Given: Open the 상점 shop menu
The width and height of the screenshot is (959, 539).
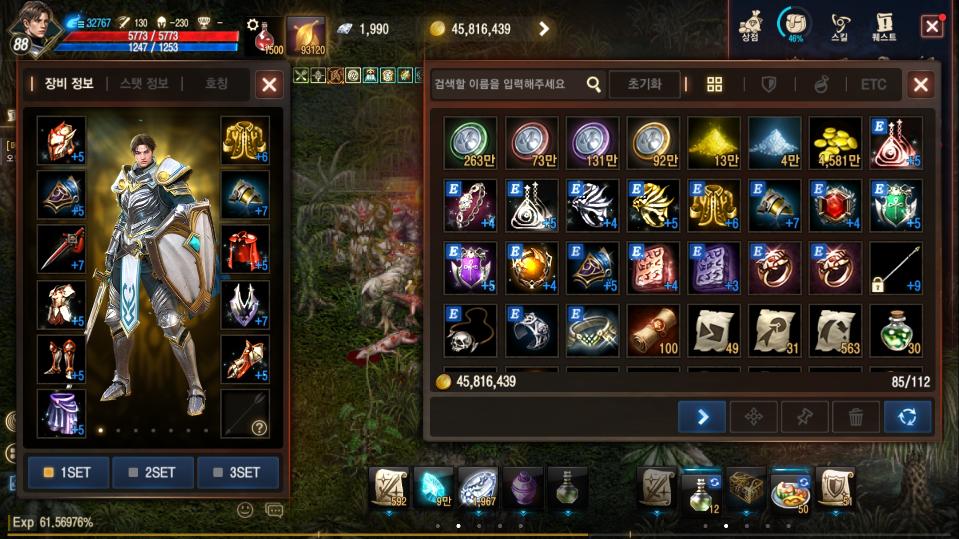Looking at the screenshot, I should [750, 25].
